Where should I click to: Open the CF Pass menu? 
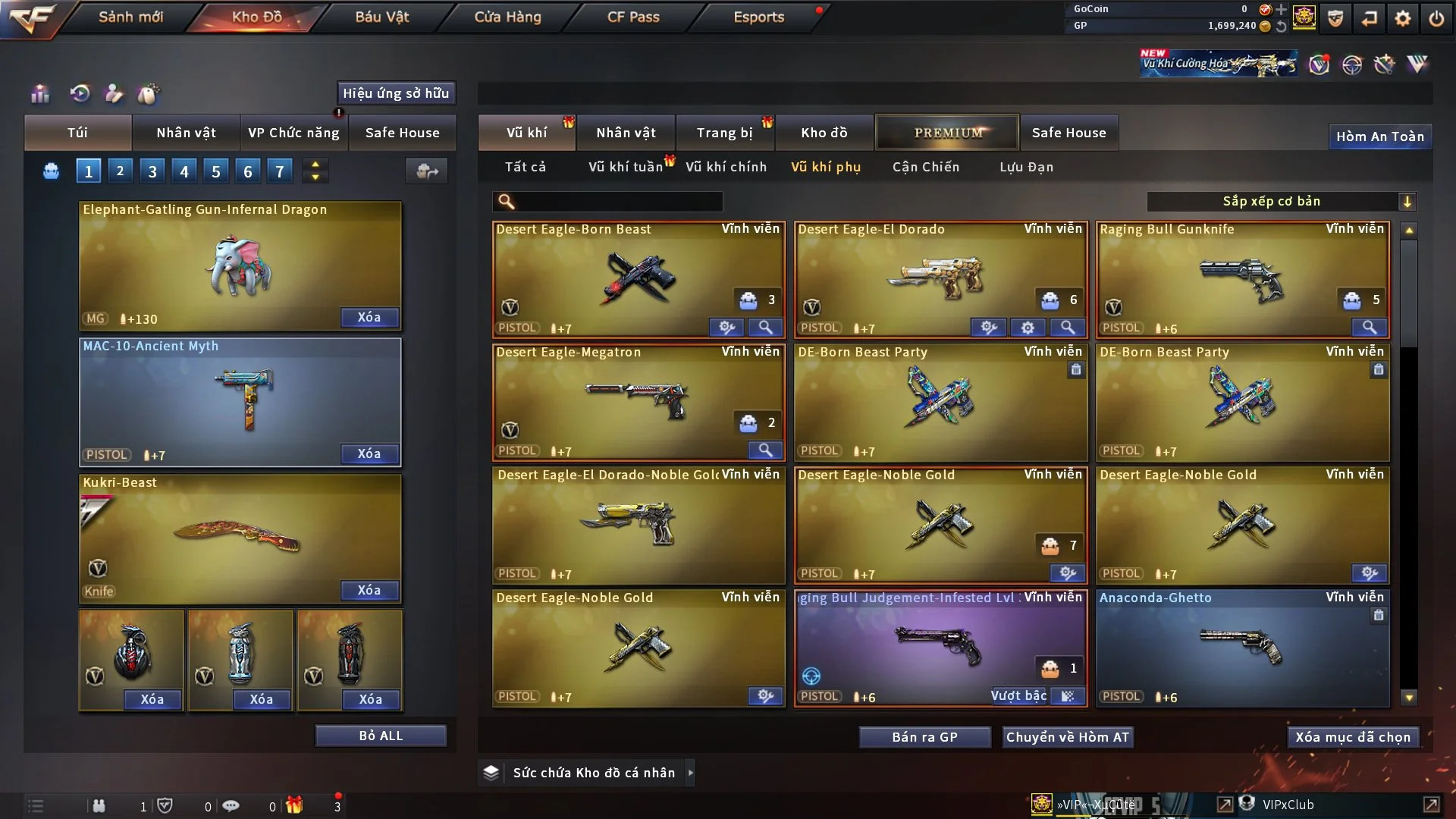[x=633, y=17]
